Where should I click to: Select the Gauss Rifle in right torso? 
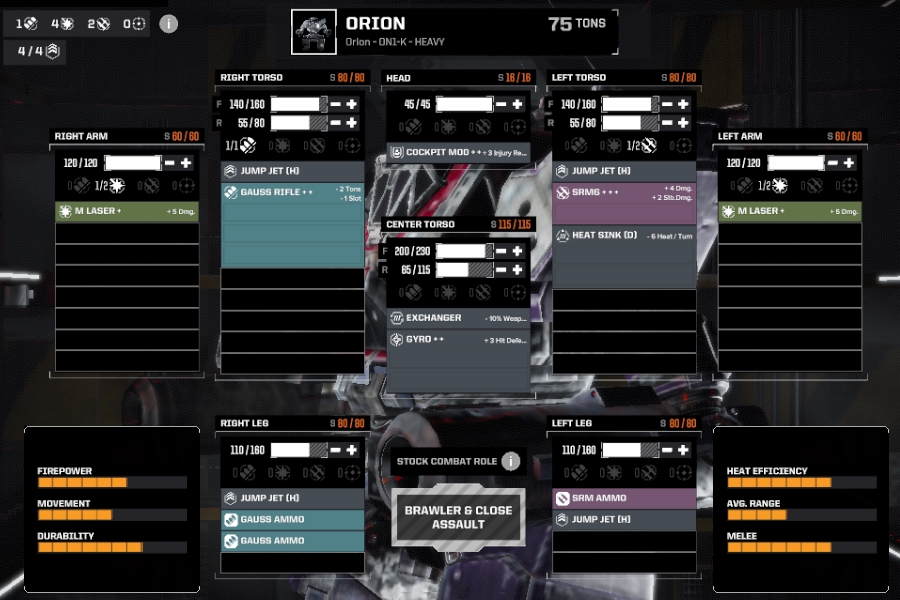[292, 192]
